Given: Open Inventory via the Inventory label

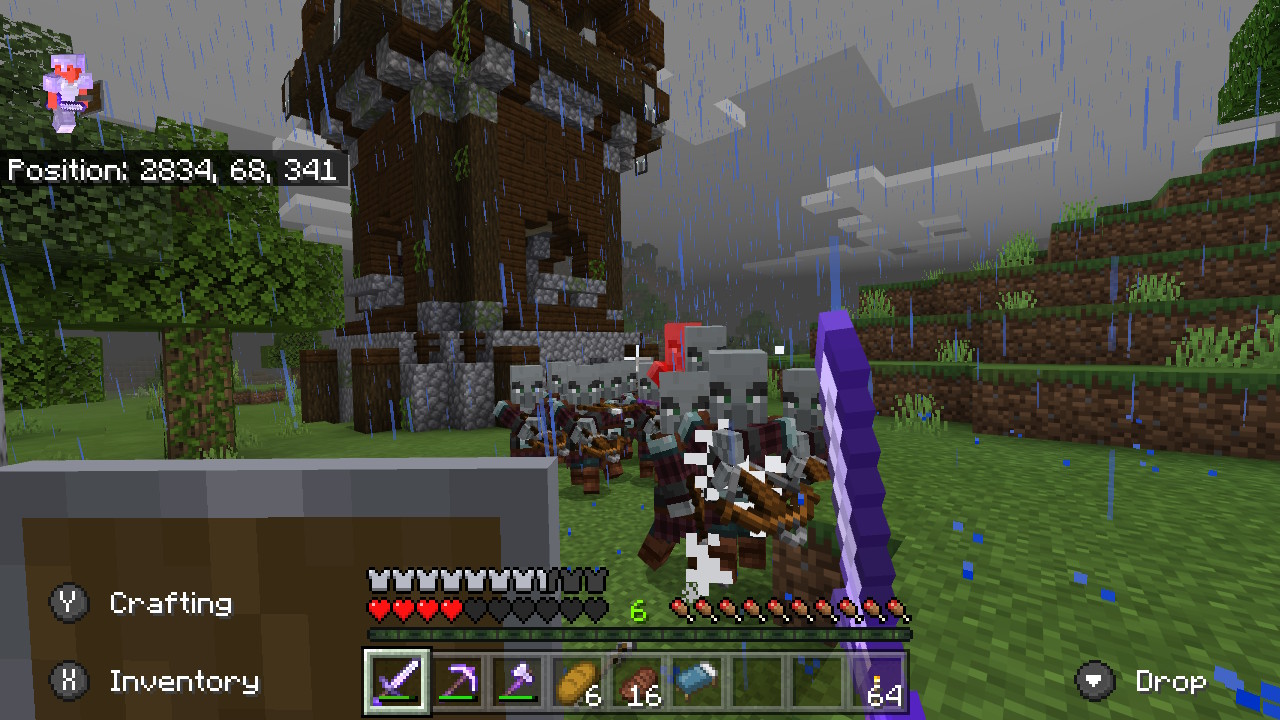Looking at the screenshot, I should (185, 681).
